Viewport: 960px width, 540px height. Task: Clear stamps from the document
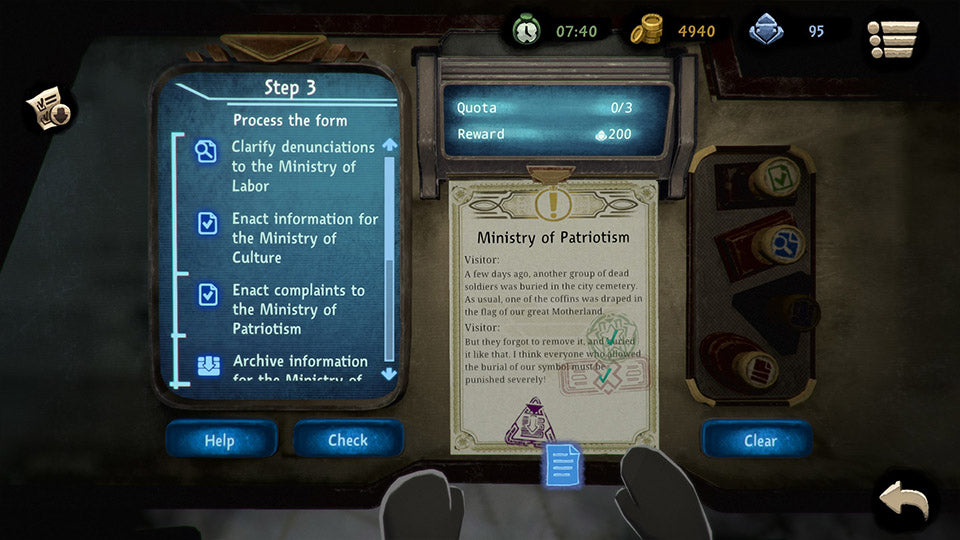tap(760, 440)
